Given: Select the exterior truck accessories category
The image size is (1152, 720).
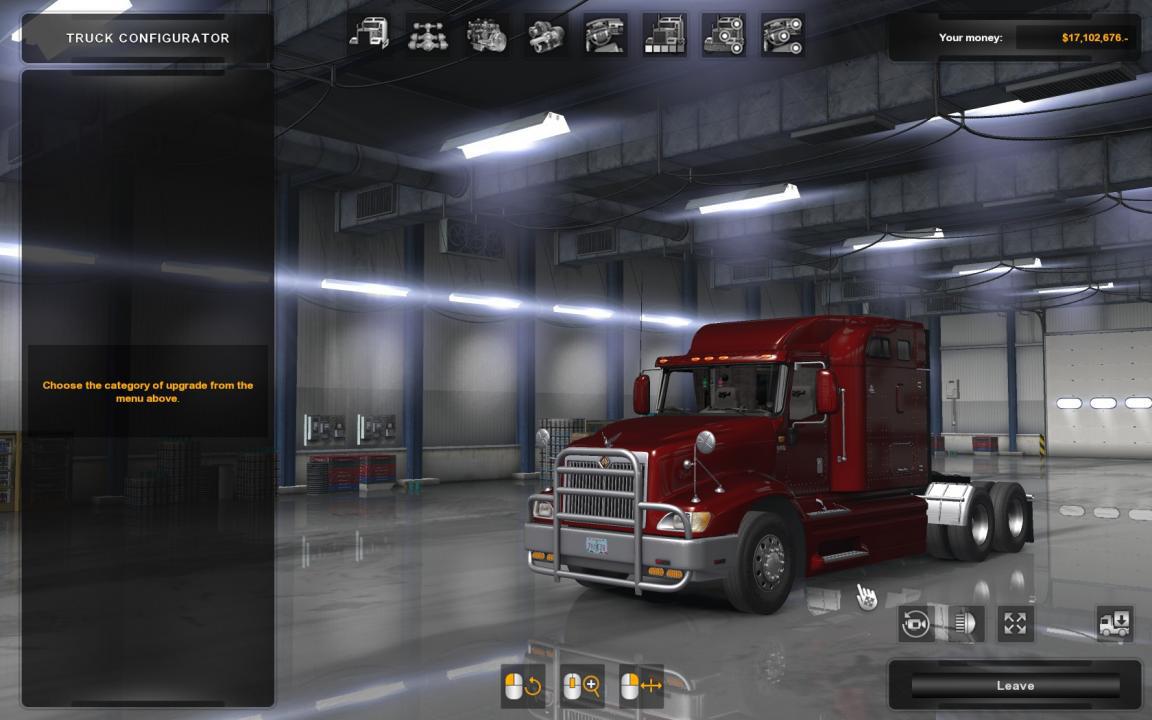Looking at the screenshot, I should pos(723,36).
